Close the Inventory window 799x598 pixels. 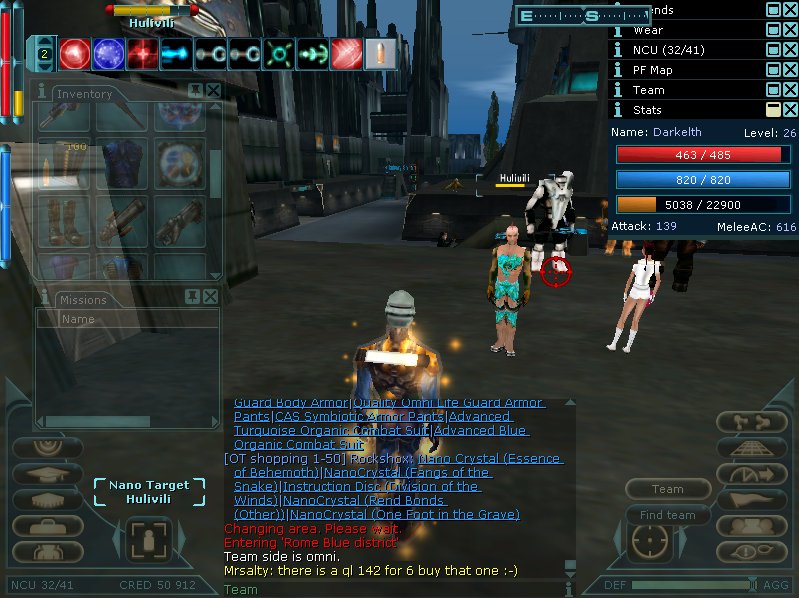(x=213, y=91)
